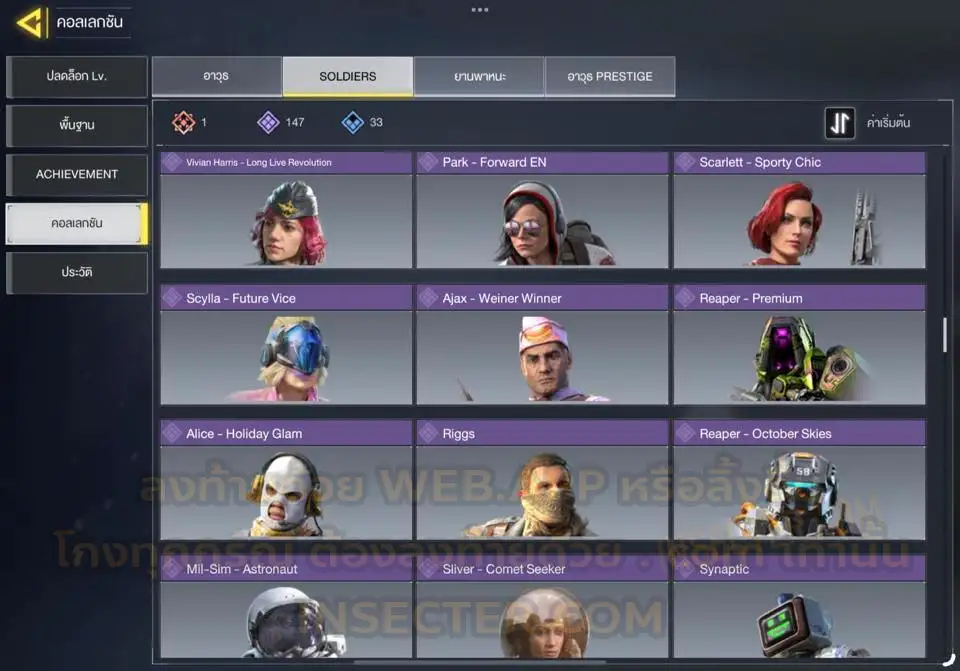
Task: Switch to the อาวุธ tab
Action: point(216,77)
